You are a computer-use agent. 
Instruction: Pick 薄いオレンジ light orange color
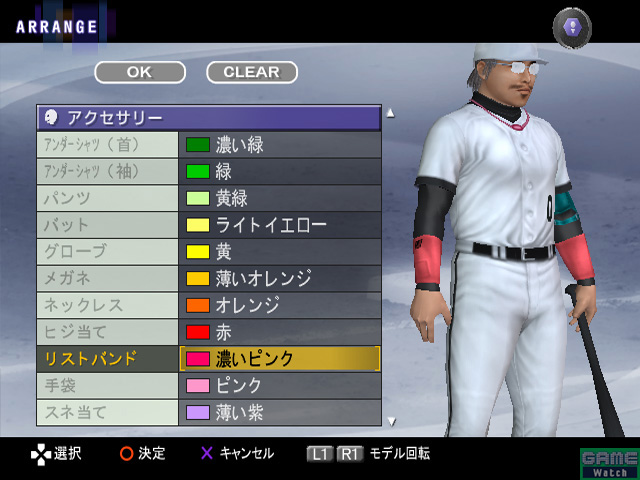click(x=279, y=278)
